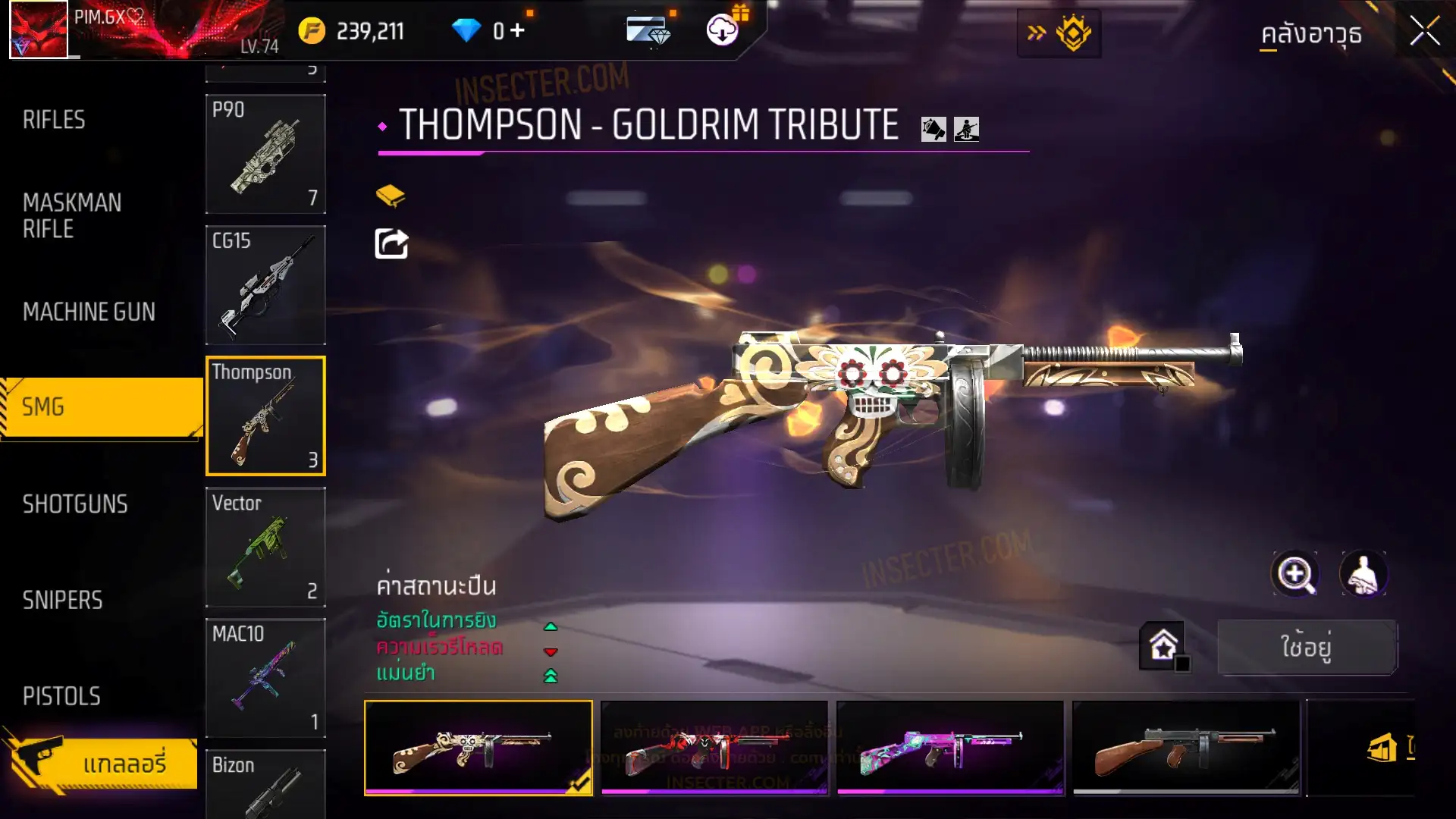Close the weapon vault screen
This screenshot has width=1456, height=819.
coord(1424,32)
